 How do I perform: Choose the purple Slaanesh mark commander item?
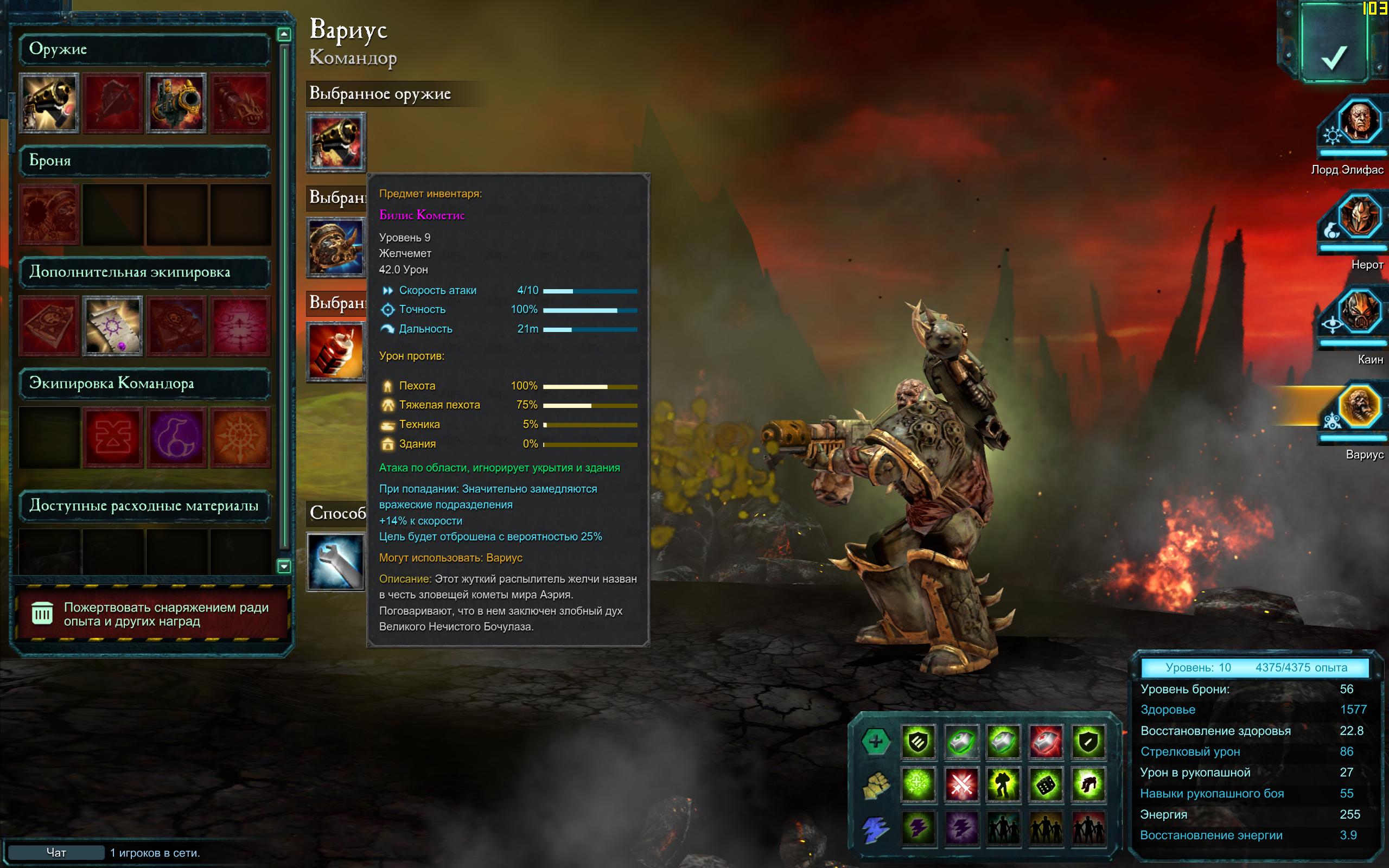(x=176, y=437)
